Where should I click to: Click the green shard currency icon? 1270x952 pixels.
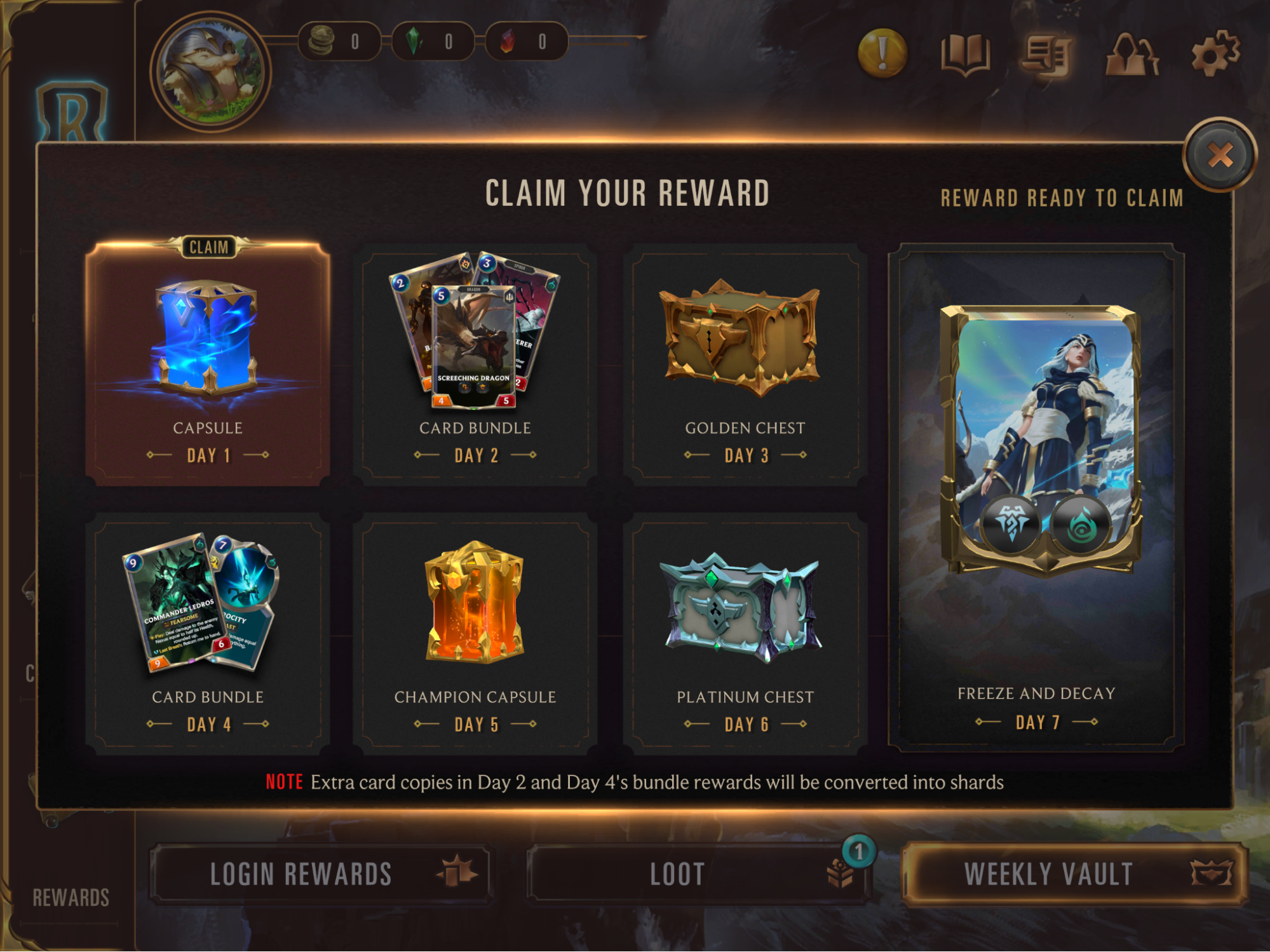(x=414, y=39)
